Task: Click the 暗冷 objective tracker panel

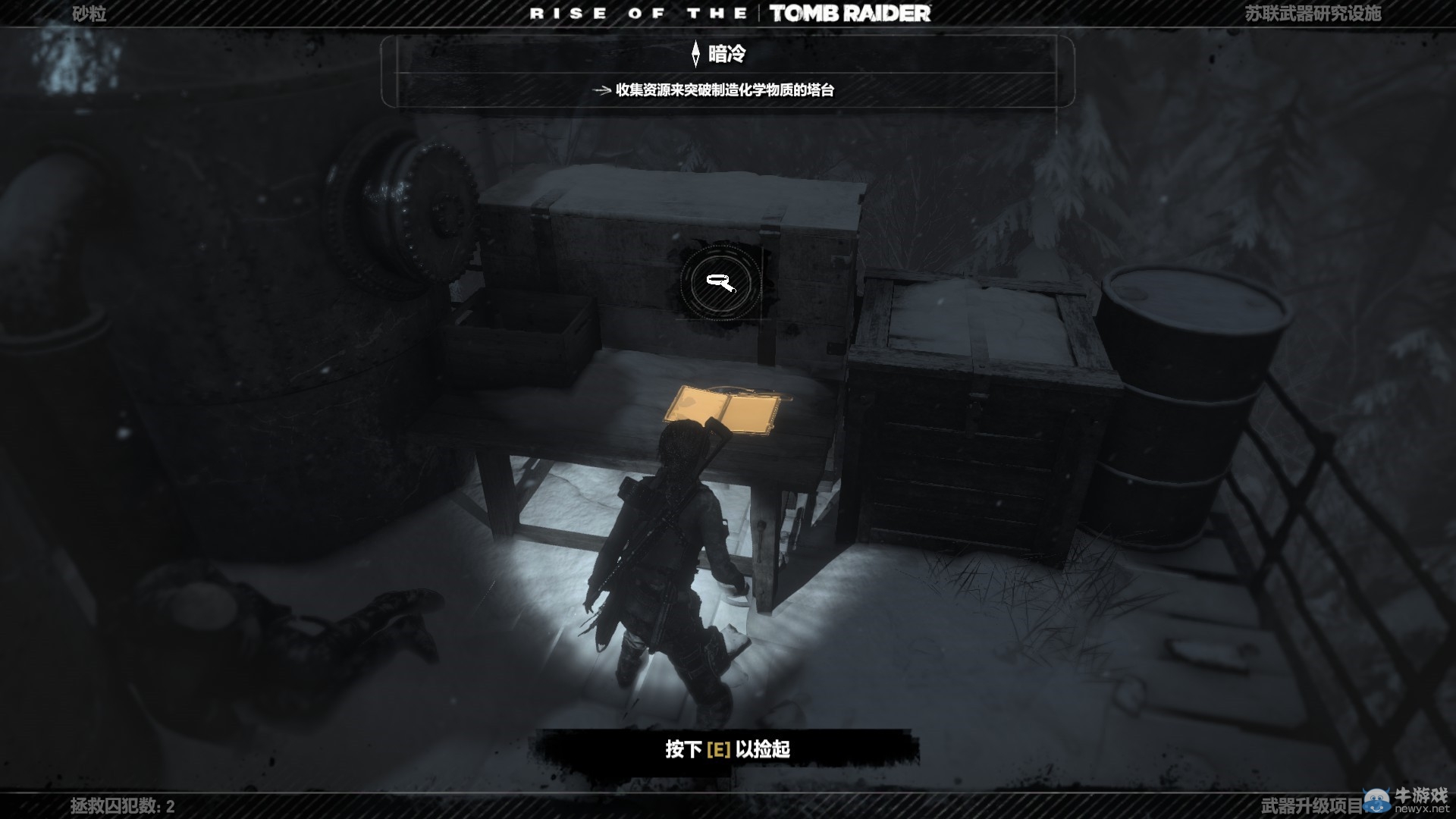Action: pos(726,71)
